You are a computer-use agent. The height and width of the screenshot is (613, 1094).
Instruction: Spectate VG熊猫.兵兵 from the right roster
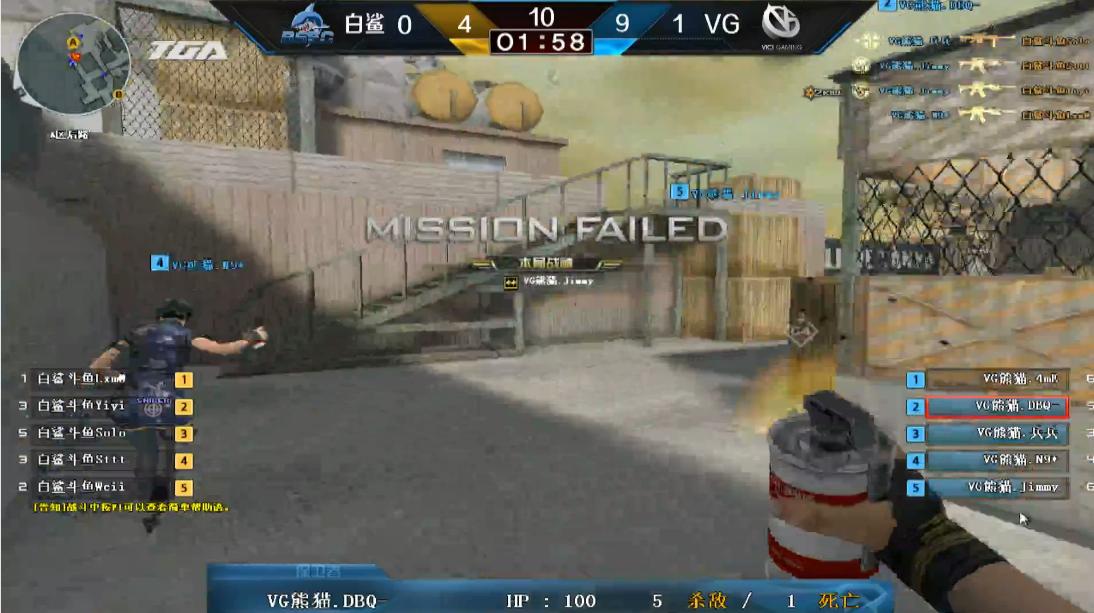(x=996, y=434)
